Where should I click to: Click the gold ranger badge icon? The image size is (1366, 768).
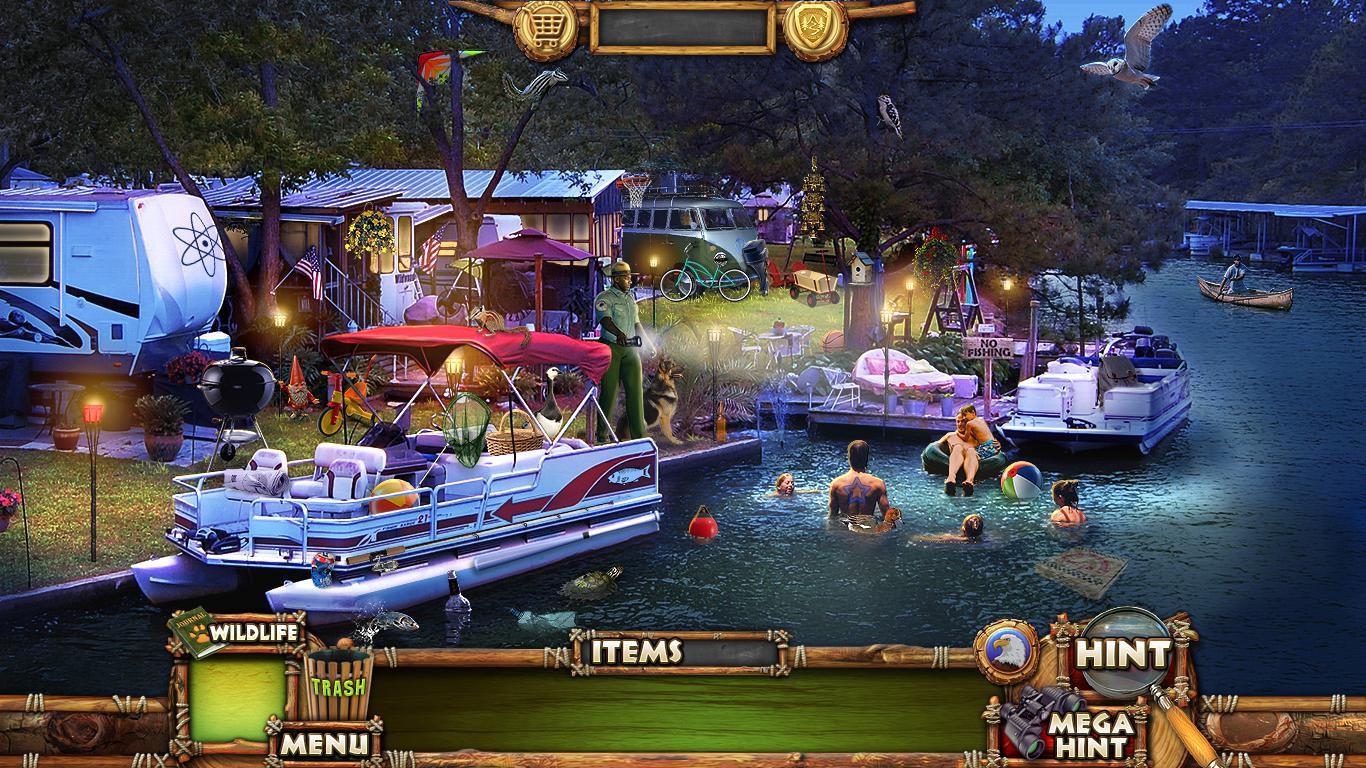pyautogui.click(x=815, y=29)
